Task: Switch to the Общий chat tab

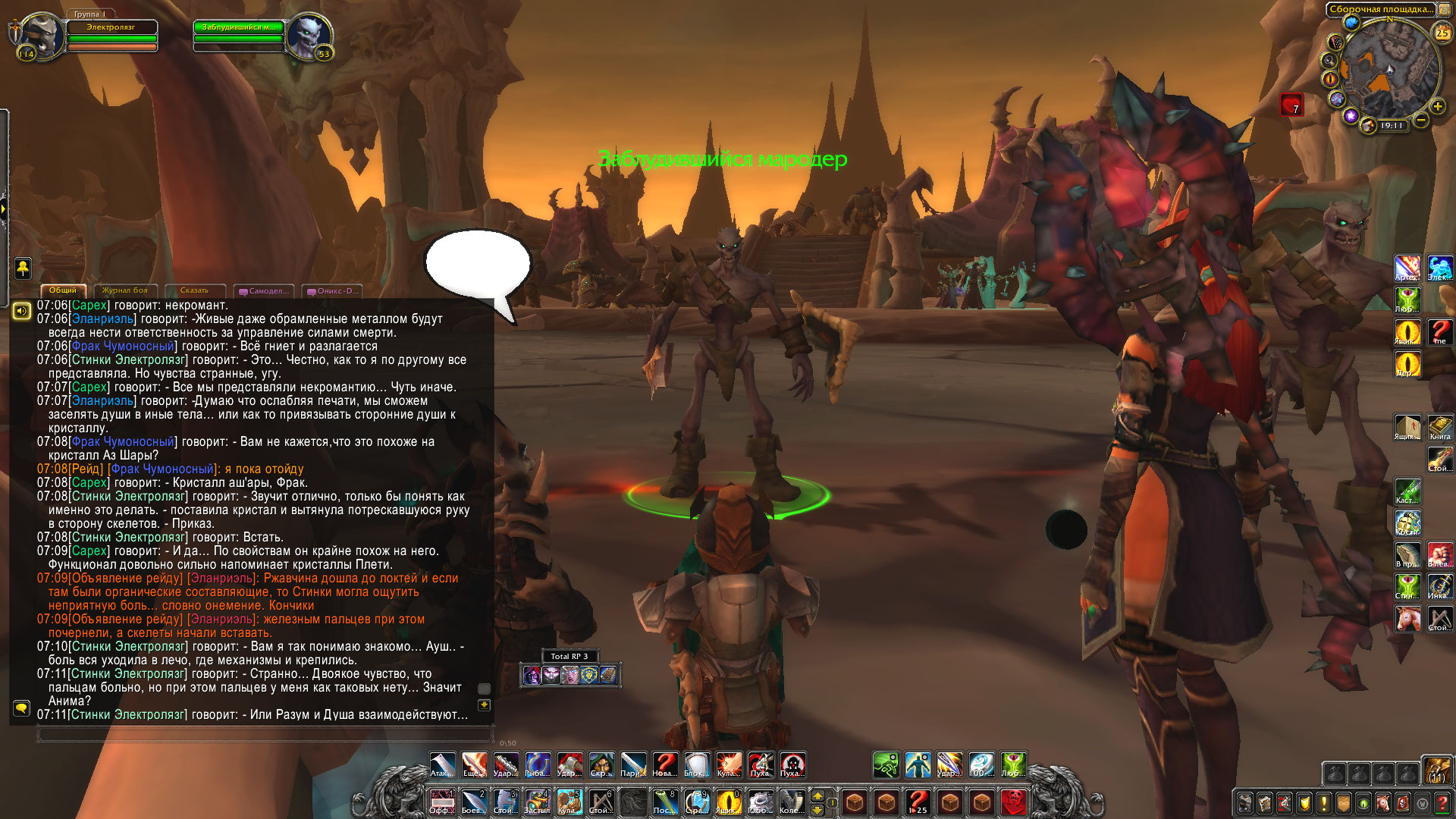Action: click(x=63, y=290)
